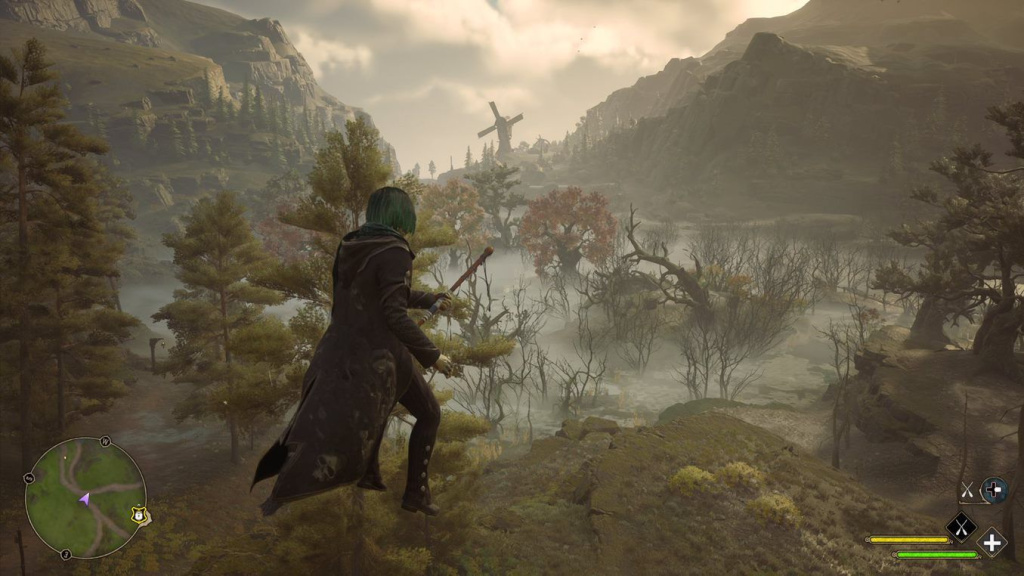Select the yellow shield quest marker

136,515
